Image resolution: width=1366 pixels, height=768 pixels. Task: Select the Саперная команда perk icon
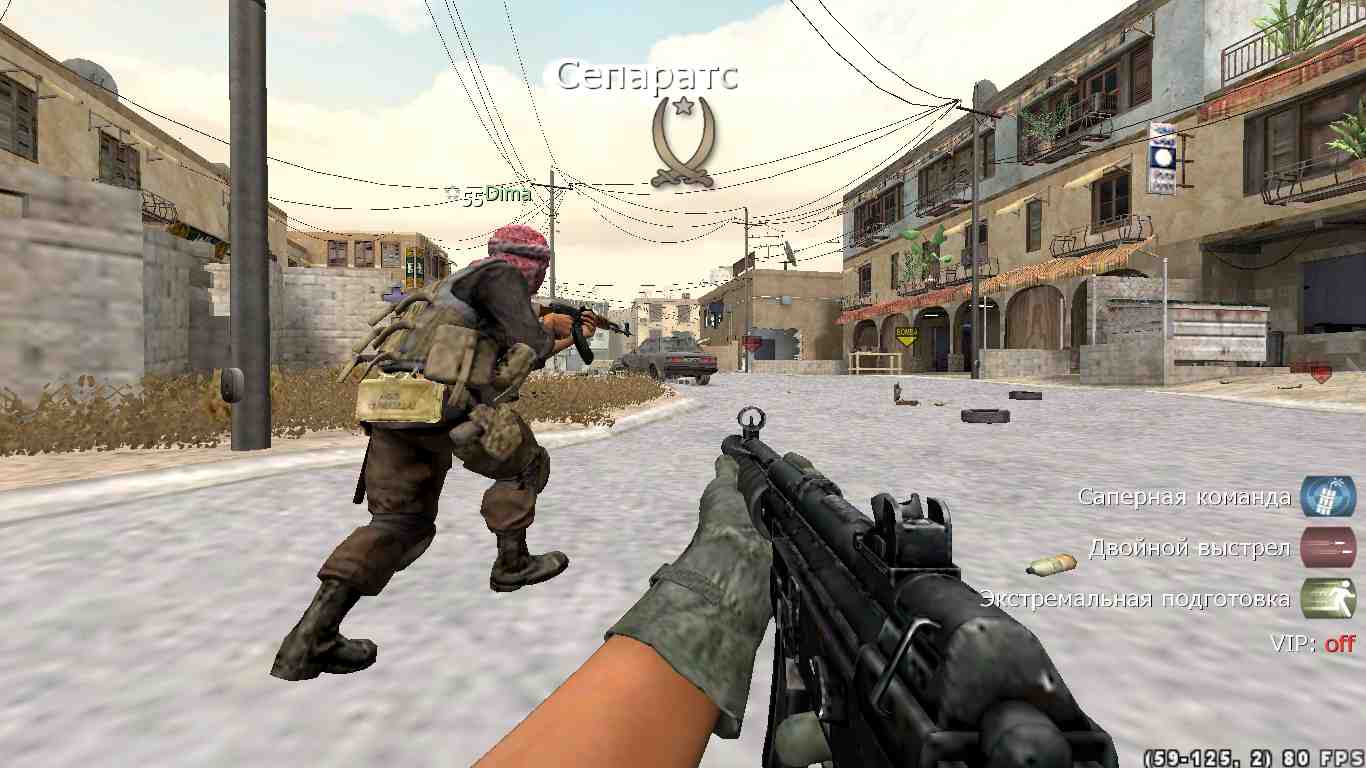[x=1327, y=497]
